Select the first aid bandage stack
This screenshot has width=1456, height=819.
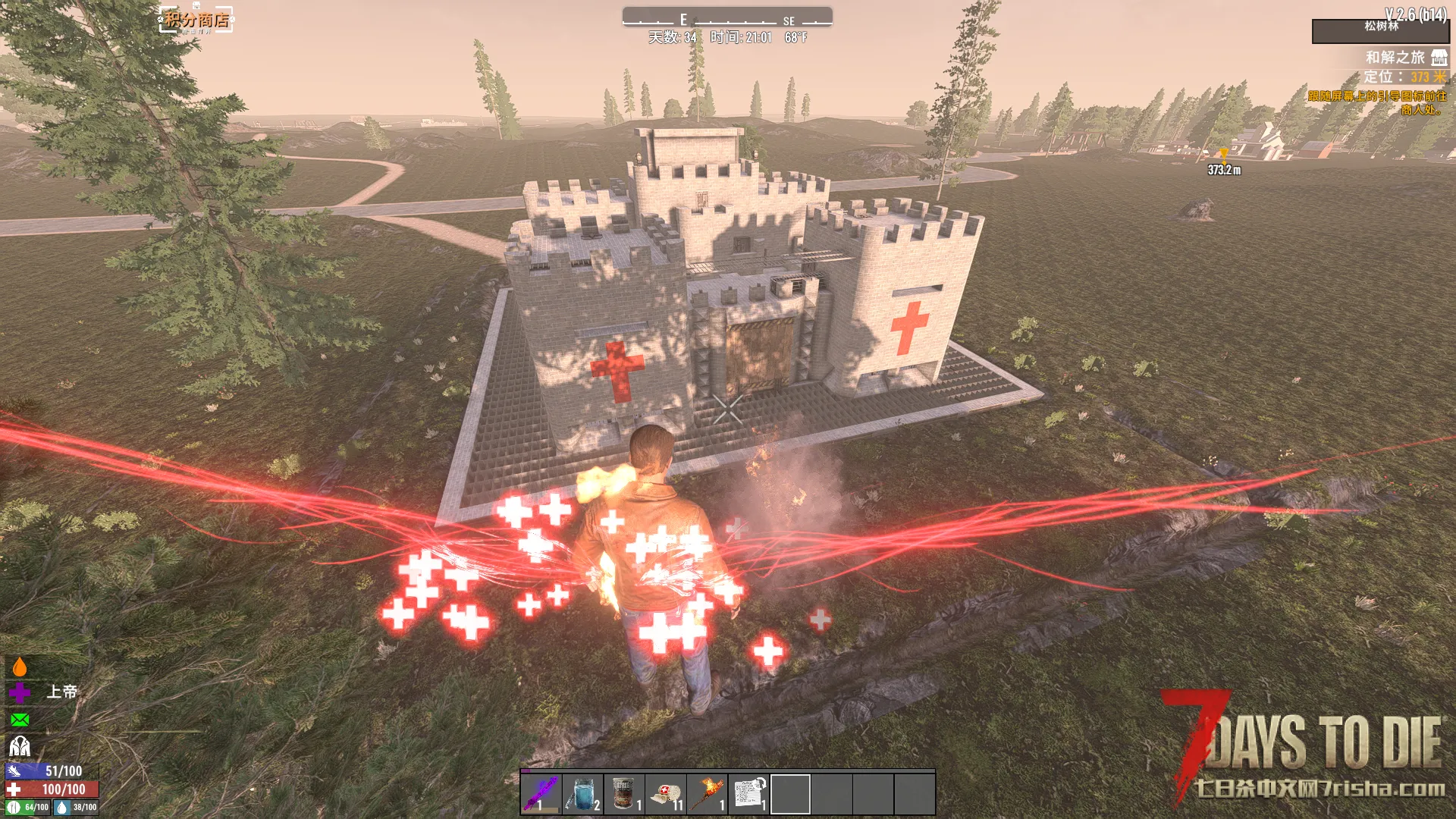point(666,793)
